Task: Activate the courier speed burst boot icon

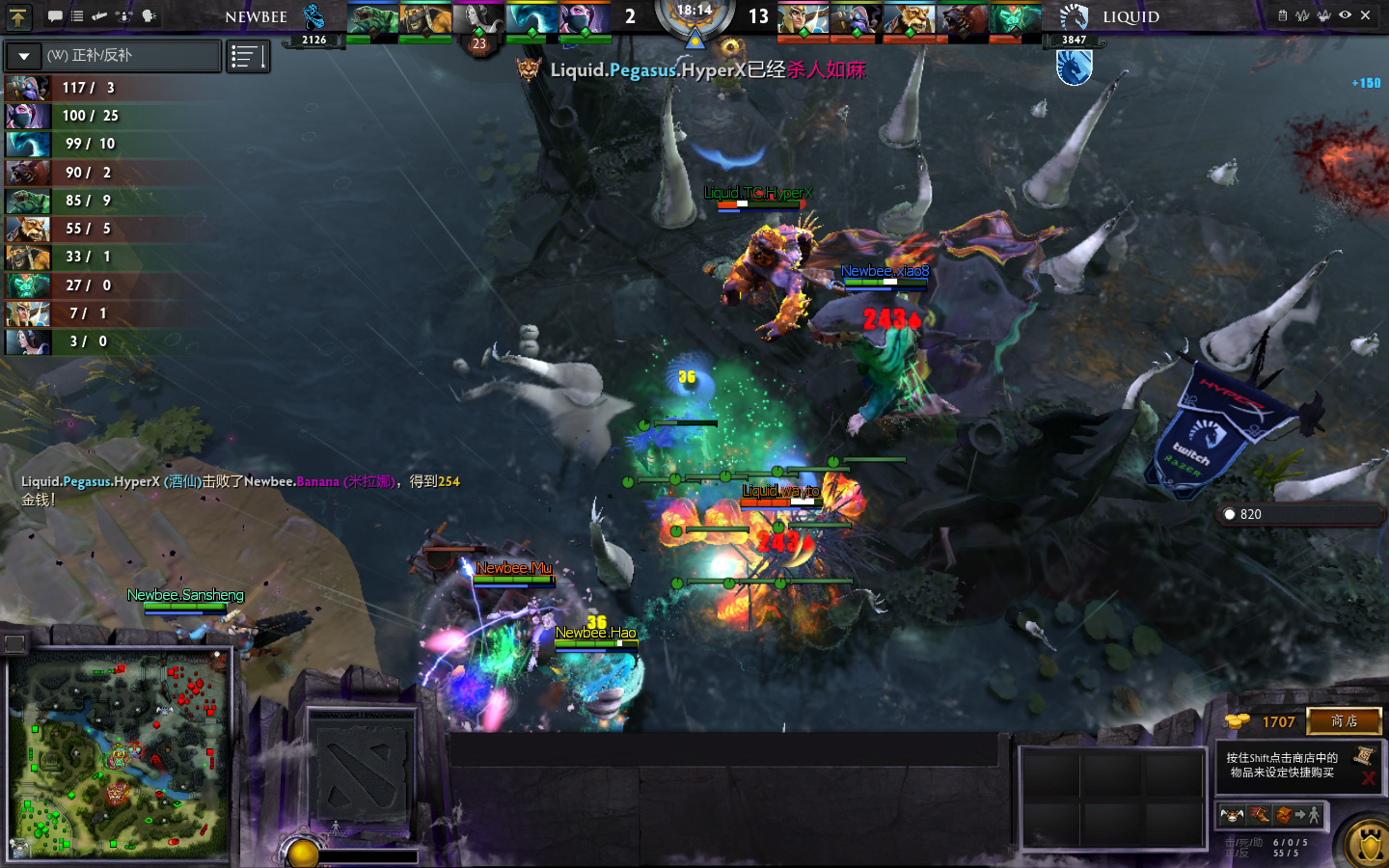Action: click(x=1258, y=816)
